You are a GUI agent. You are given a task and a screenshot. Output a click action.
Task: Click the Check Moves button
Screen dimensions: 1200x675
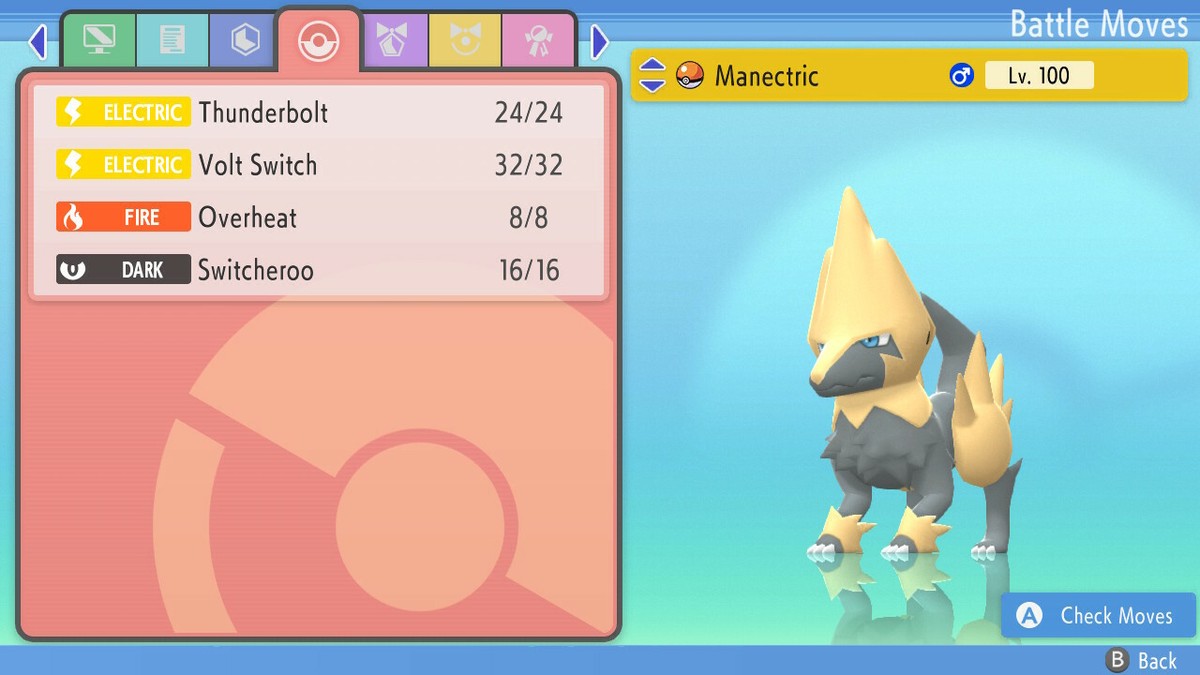(x=1098, y=616)
